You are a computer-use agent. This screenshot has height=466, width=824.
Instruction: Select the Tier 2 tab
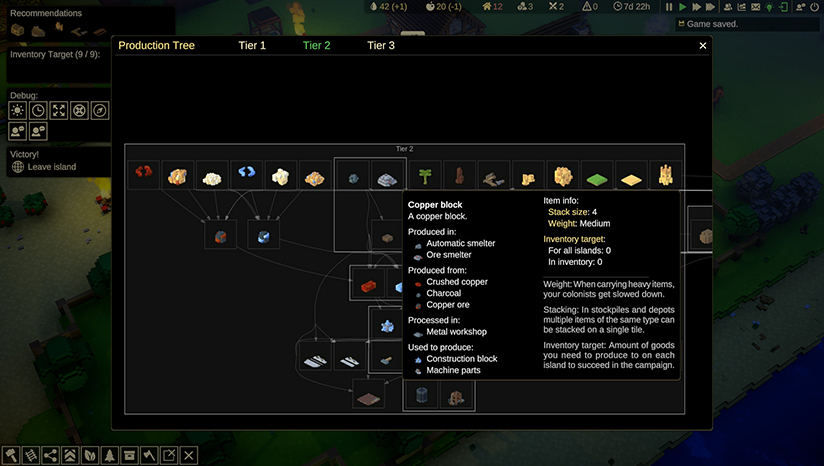click(316, 45)
